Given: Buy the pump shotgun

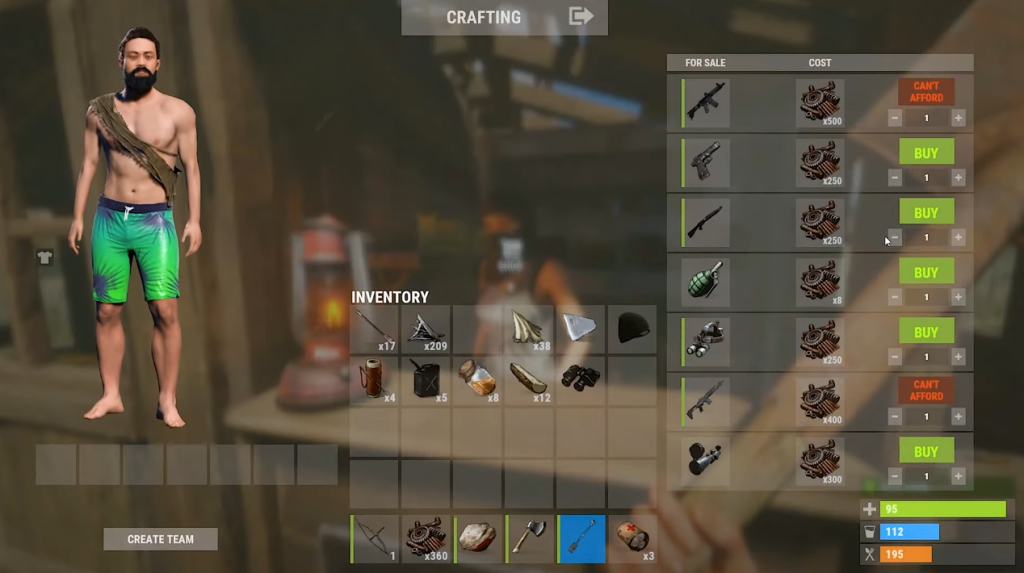Looking at the screenshot, I should 926,212.
